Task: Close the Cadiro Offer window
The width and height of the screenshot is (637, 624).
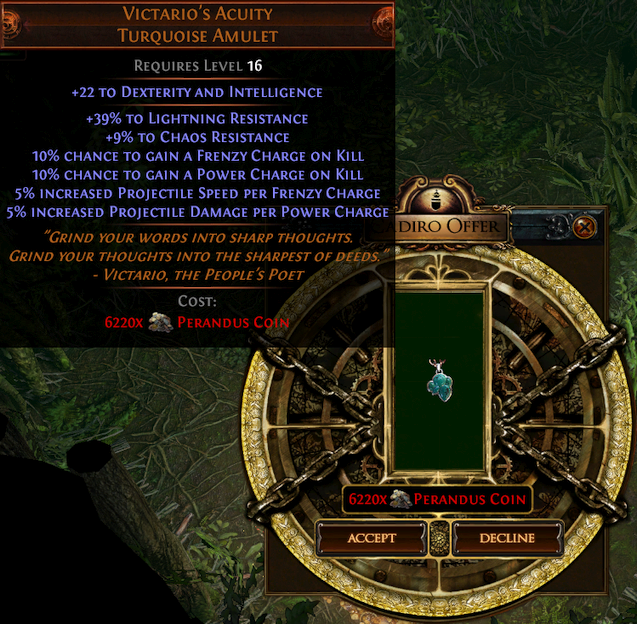Action: (586, 227)
